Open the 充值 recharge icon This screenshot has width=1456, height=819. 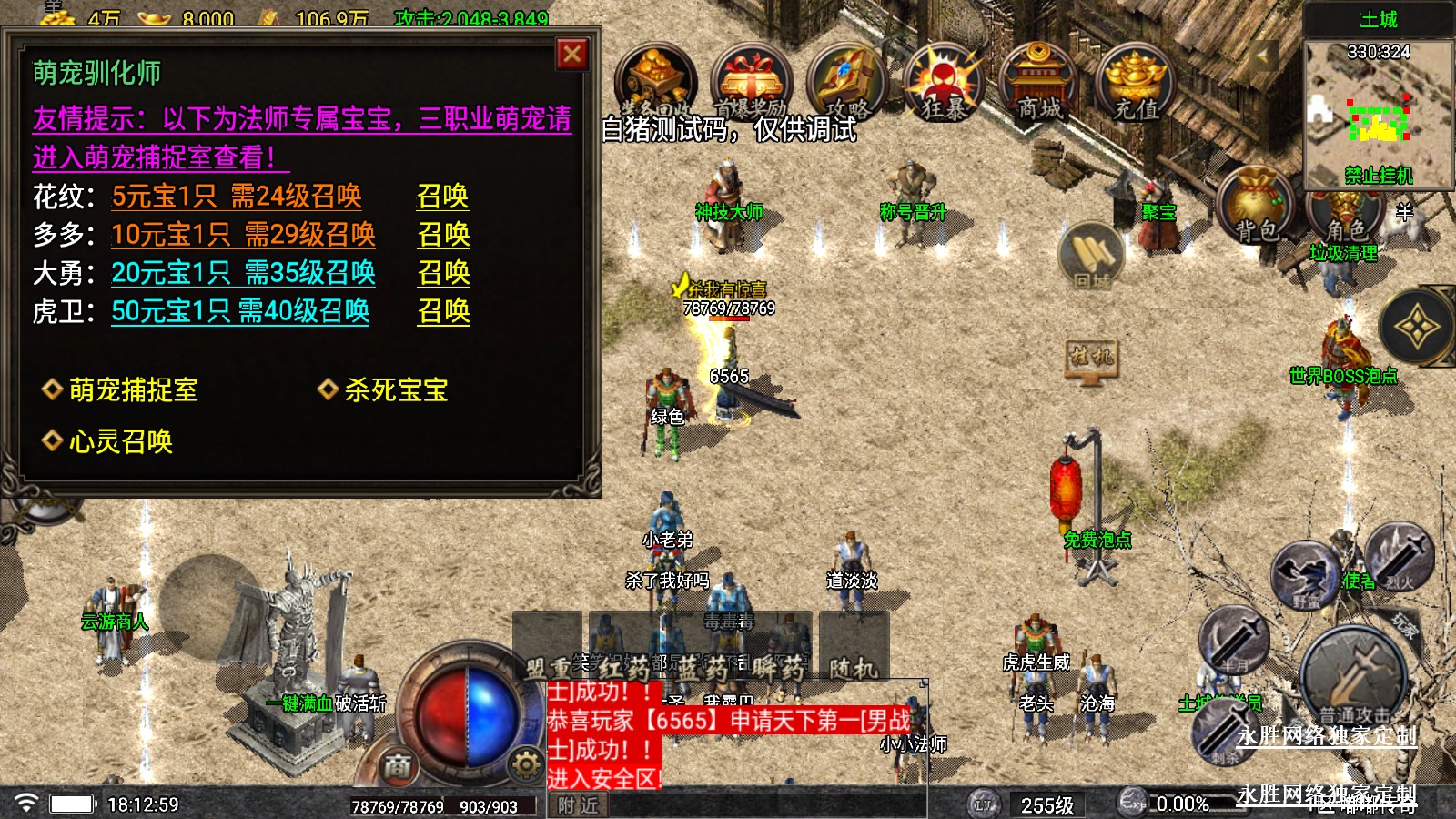(x=1136, y=84)
